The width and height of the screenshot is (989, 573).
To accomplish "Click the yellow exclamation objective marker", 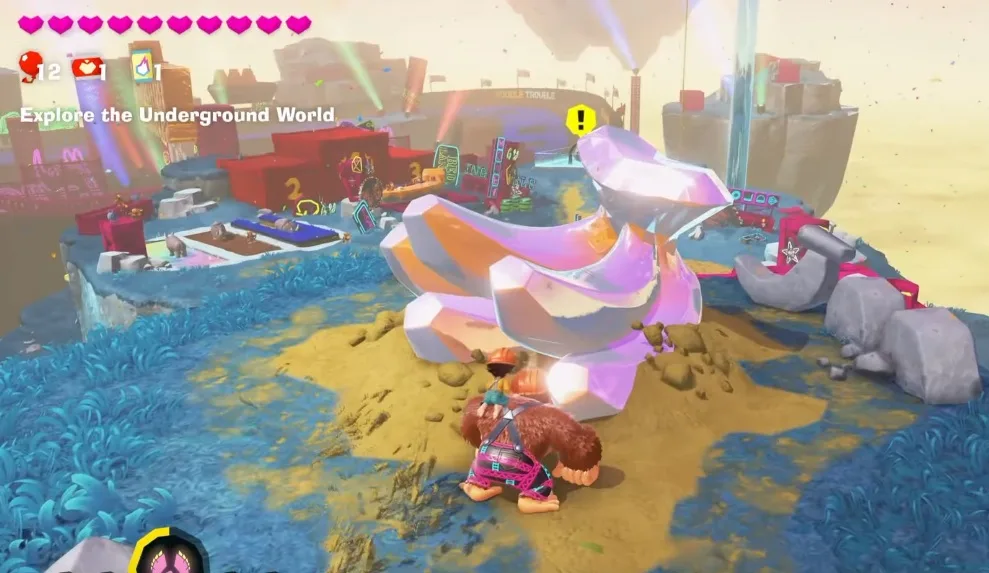I will pos(579,121).
